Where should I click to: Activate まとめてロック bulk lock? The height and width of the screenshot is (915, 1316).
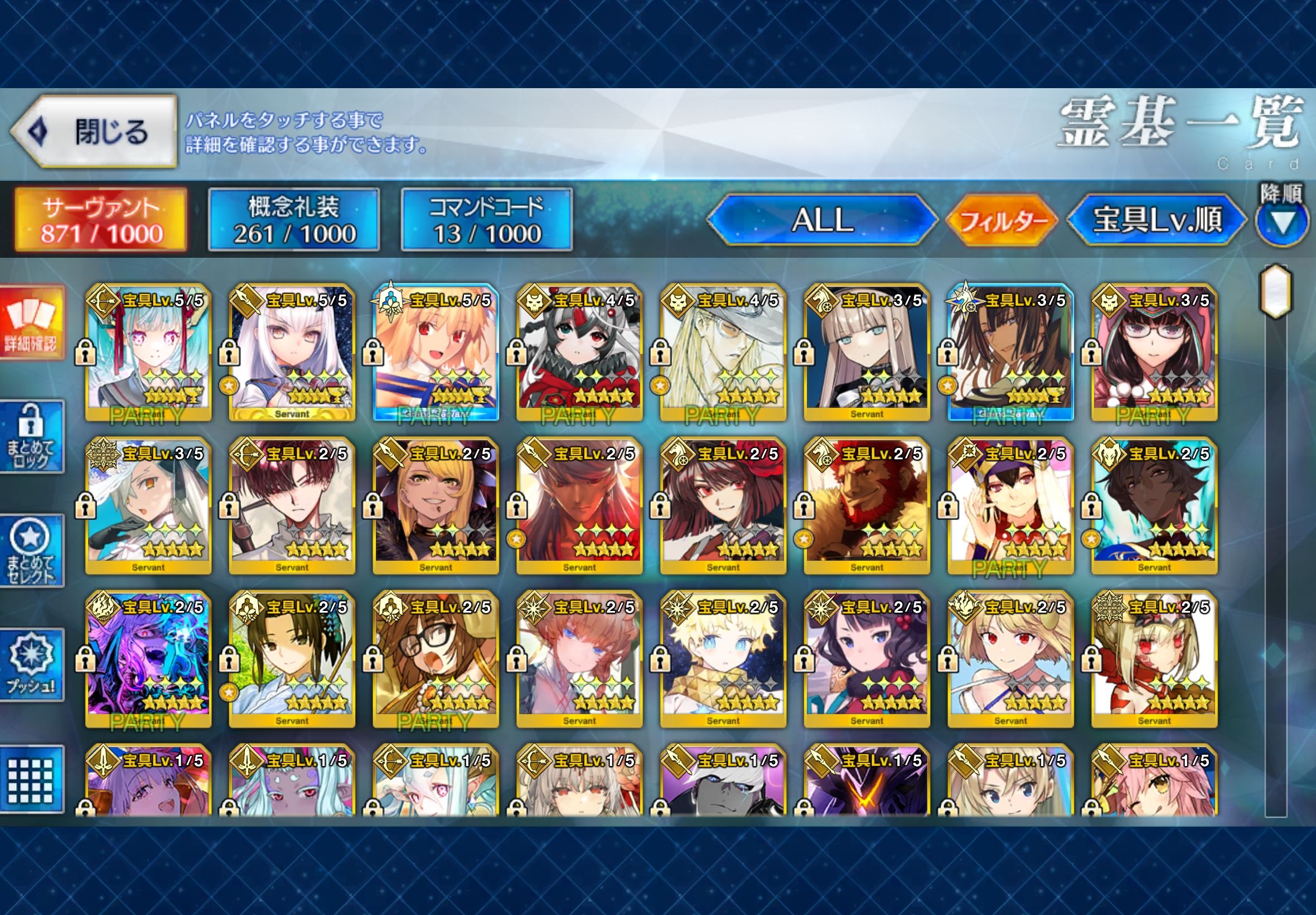(32, 437)
